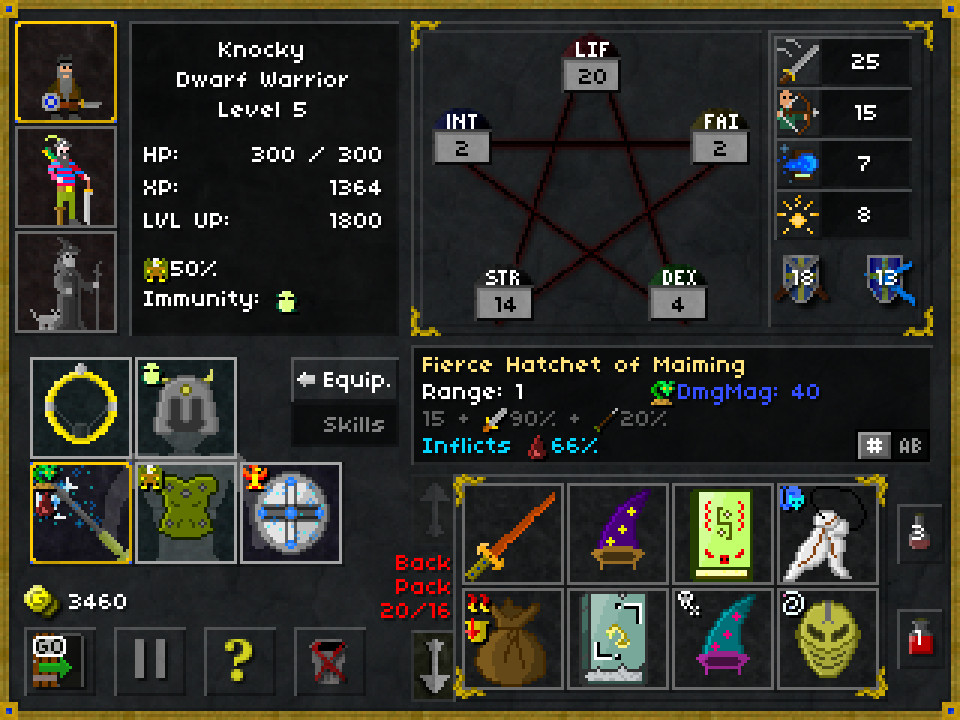960x720 pixels.
Task: Toggle the number stats view button
Action: tap(874, 445)
